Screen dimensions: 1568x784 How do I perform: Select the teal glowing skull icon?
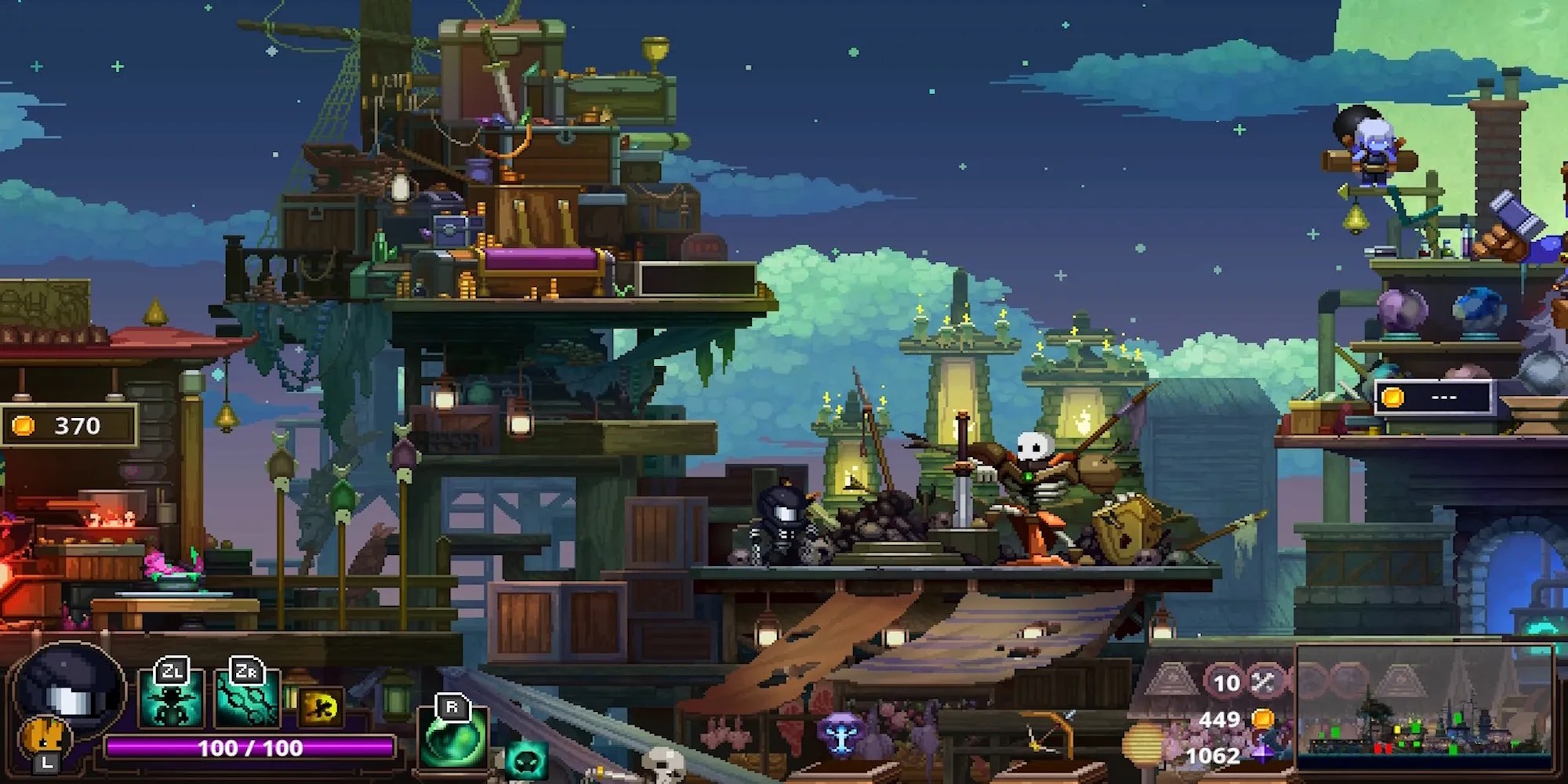coord(525,762)
